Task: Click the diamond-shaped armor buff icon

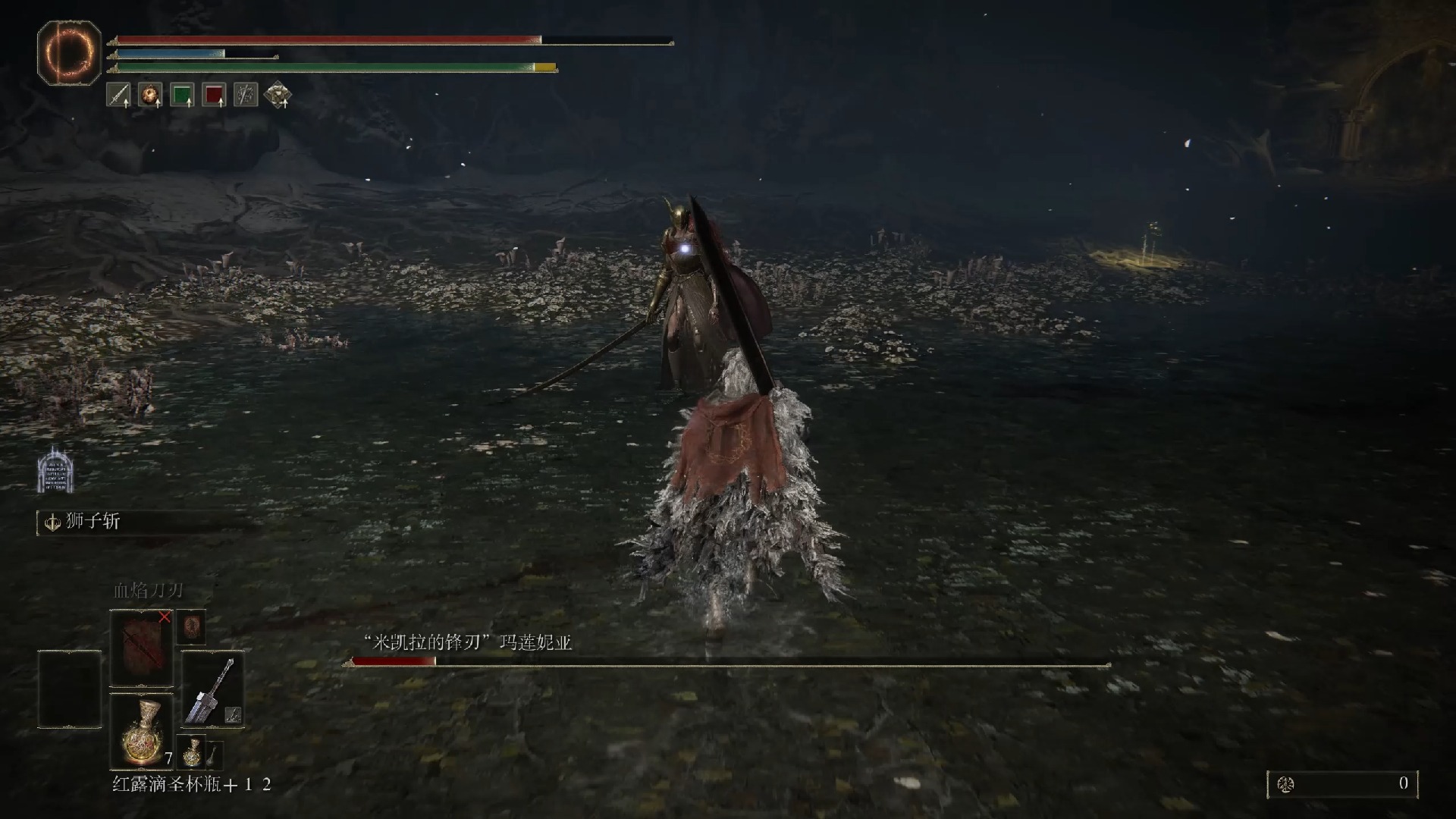Action: (278, 95)
